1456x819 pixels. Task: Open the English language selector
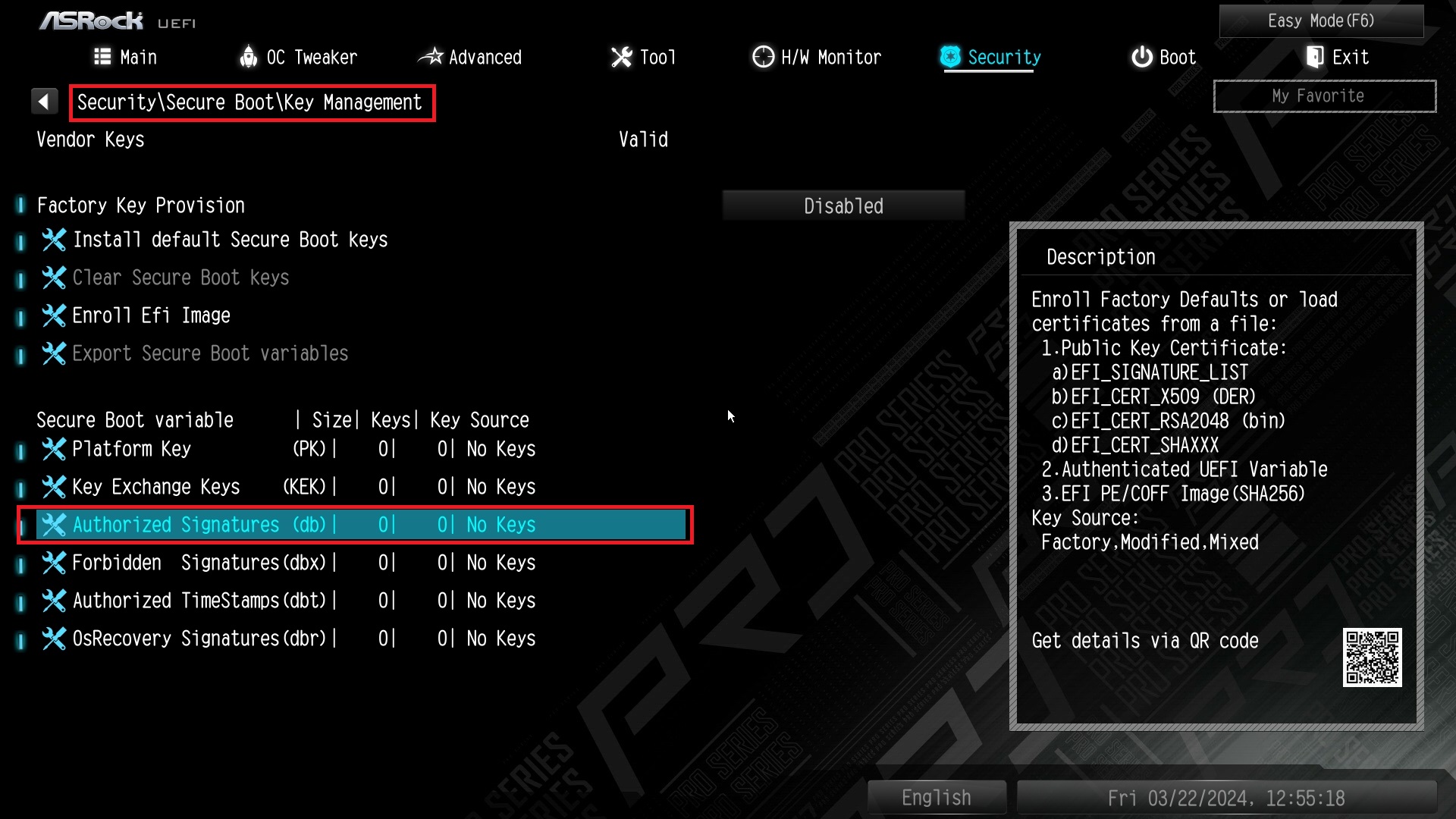point(936,797)
